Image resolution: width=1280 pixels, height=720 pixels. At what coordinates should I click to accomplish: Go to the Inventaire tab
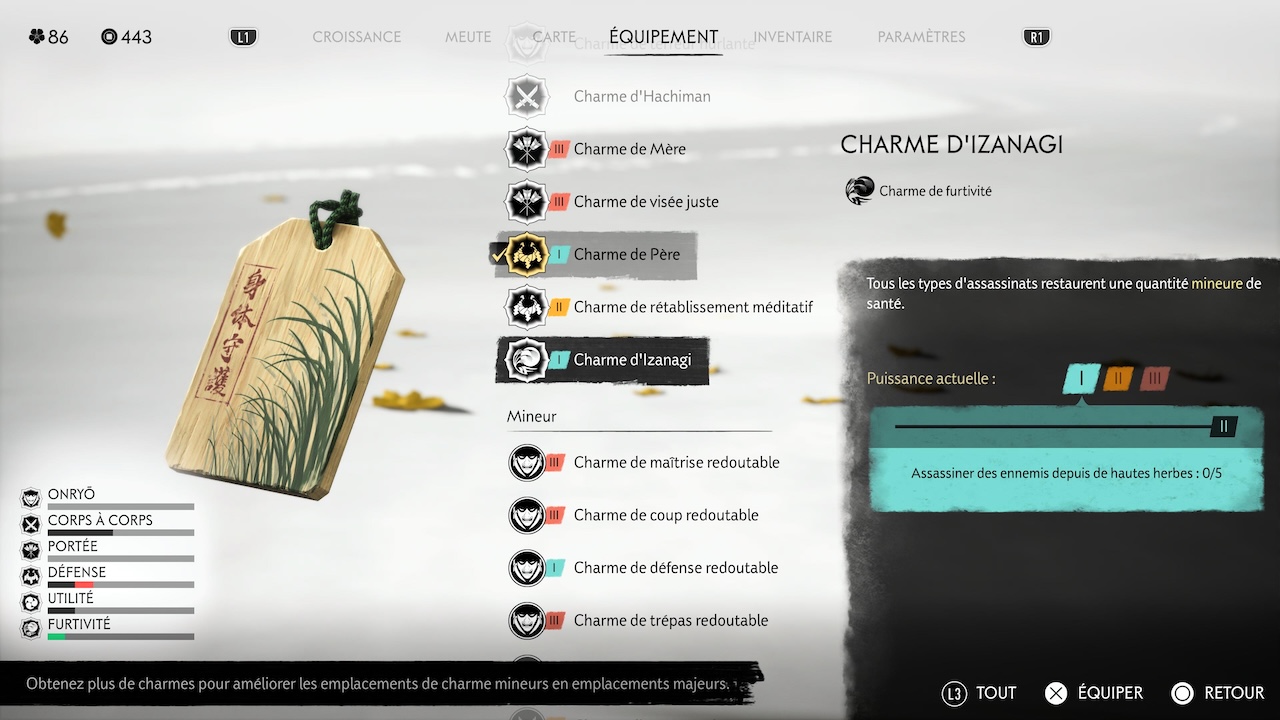tap(792, 37)
